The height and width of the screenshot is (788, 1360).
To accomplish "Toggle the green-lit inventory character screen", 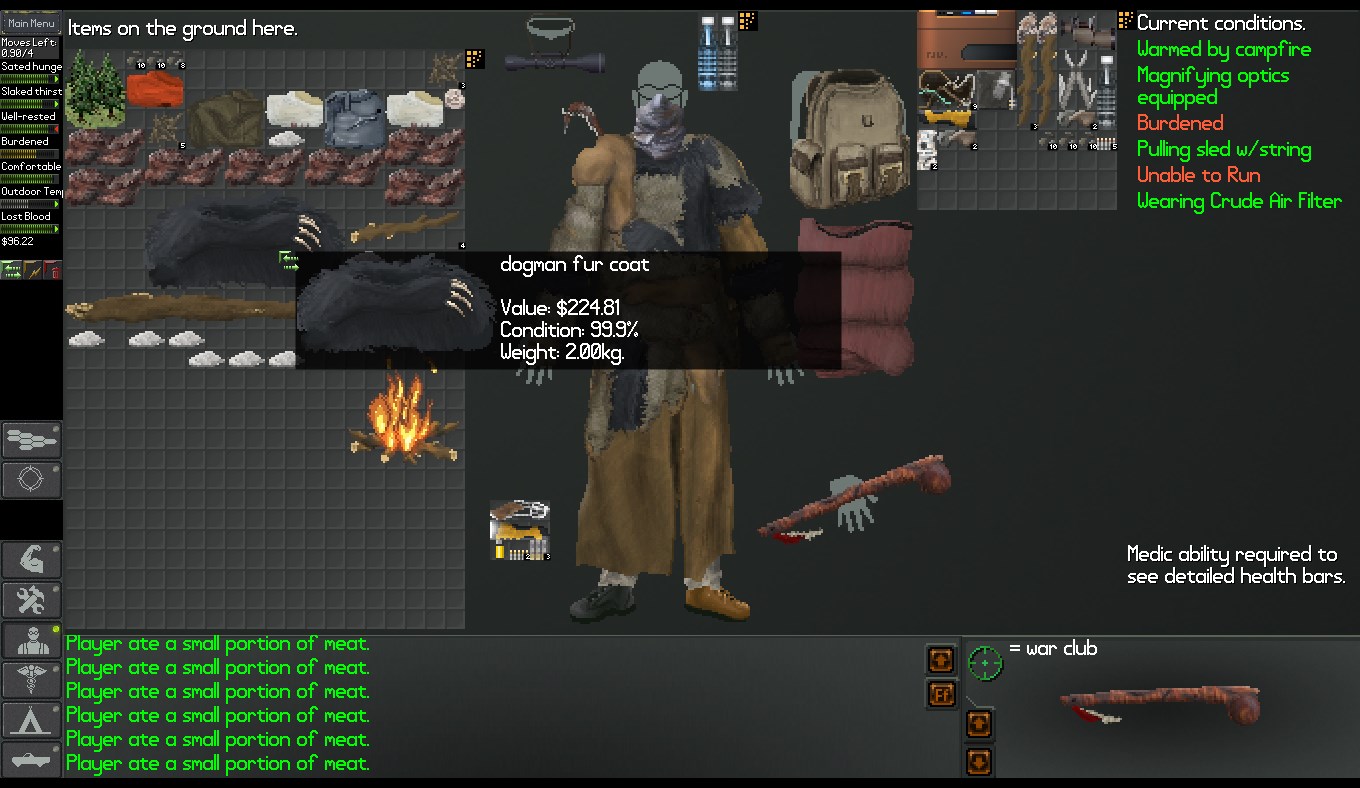I will pyautogui.click(x=31, y=640).
